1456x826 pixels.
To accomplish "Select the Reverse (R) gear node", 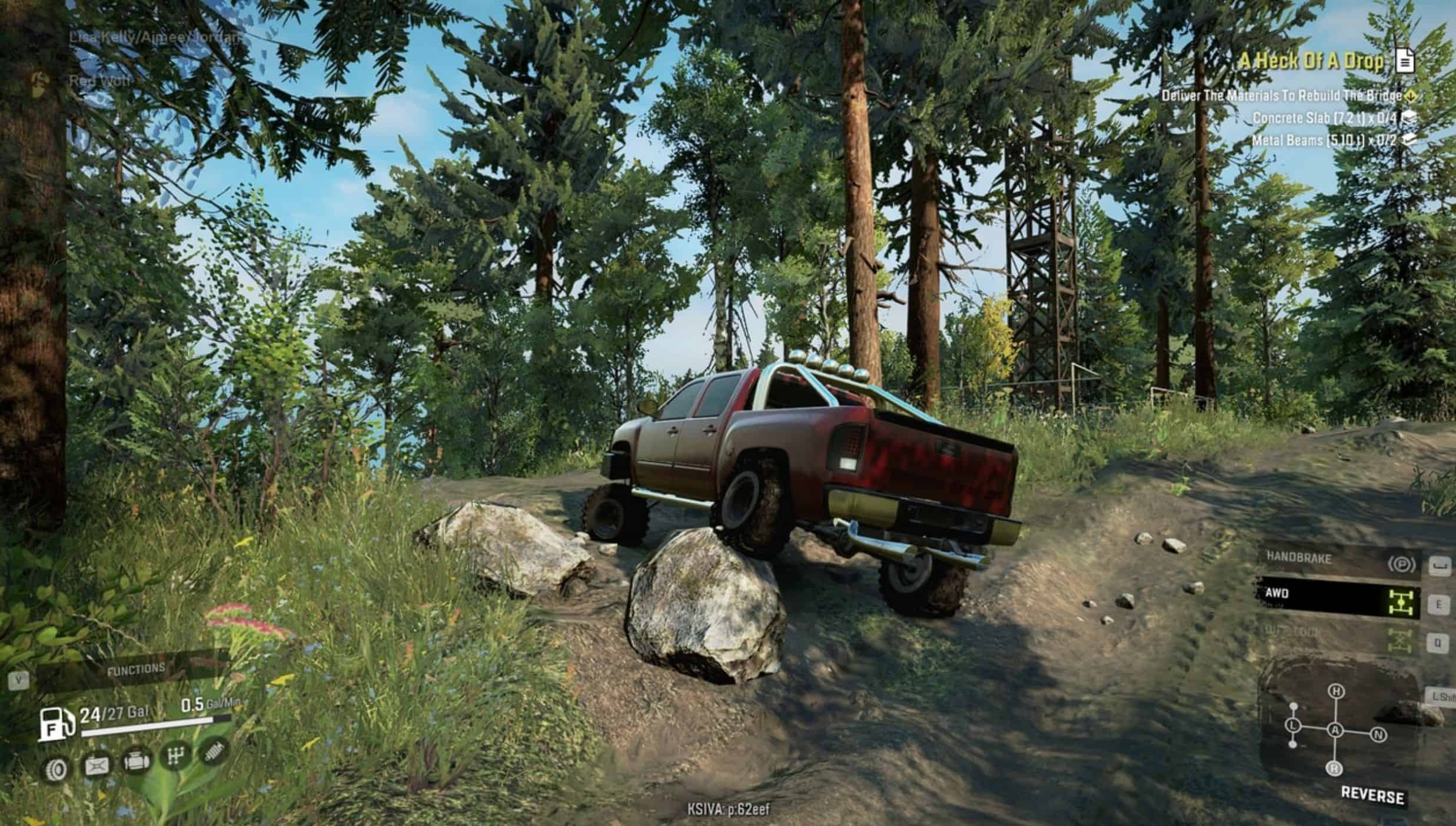I will pos(1334,768).
